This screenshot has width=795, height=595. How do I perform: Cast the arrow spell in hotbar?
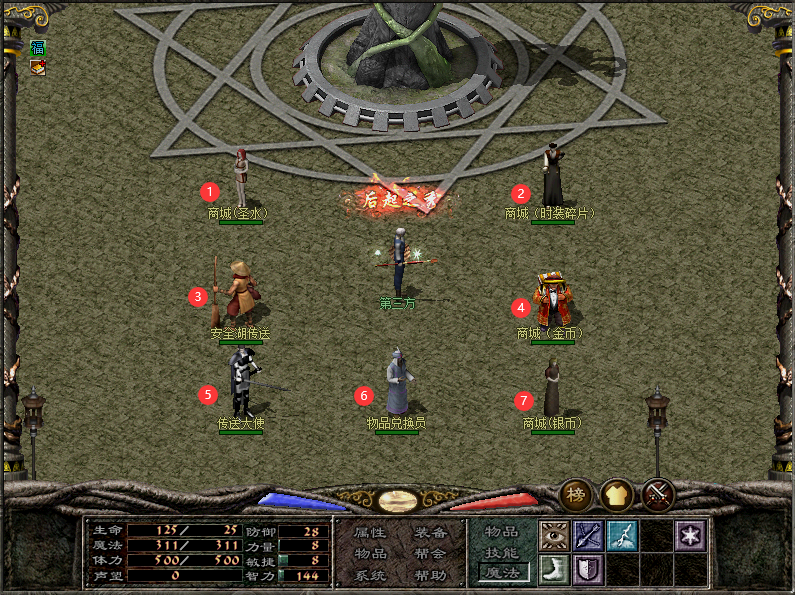[589, 536]
